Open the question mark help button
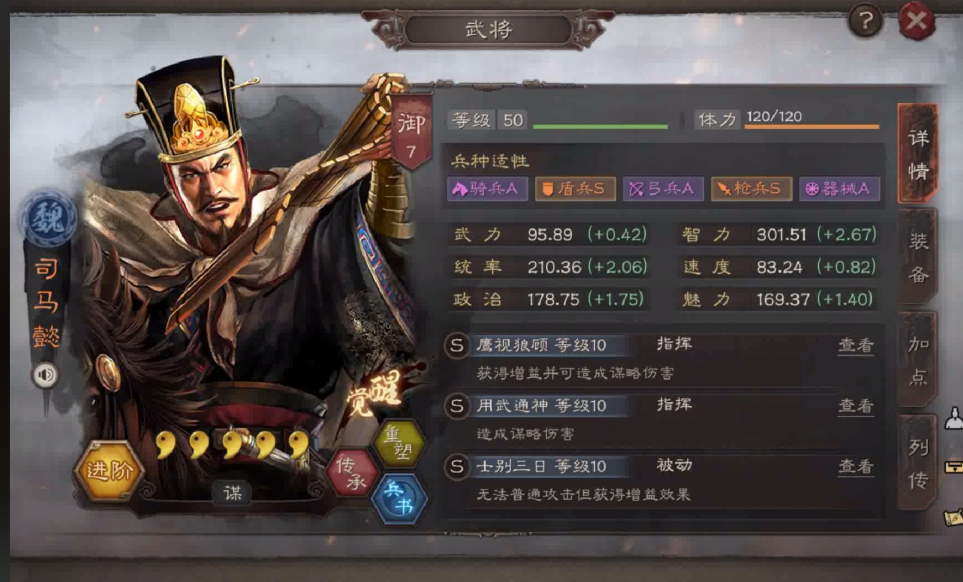Viewport: 963px width, 582px height. 865,19
